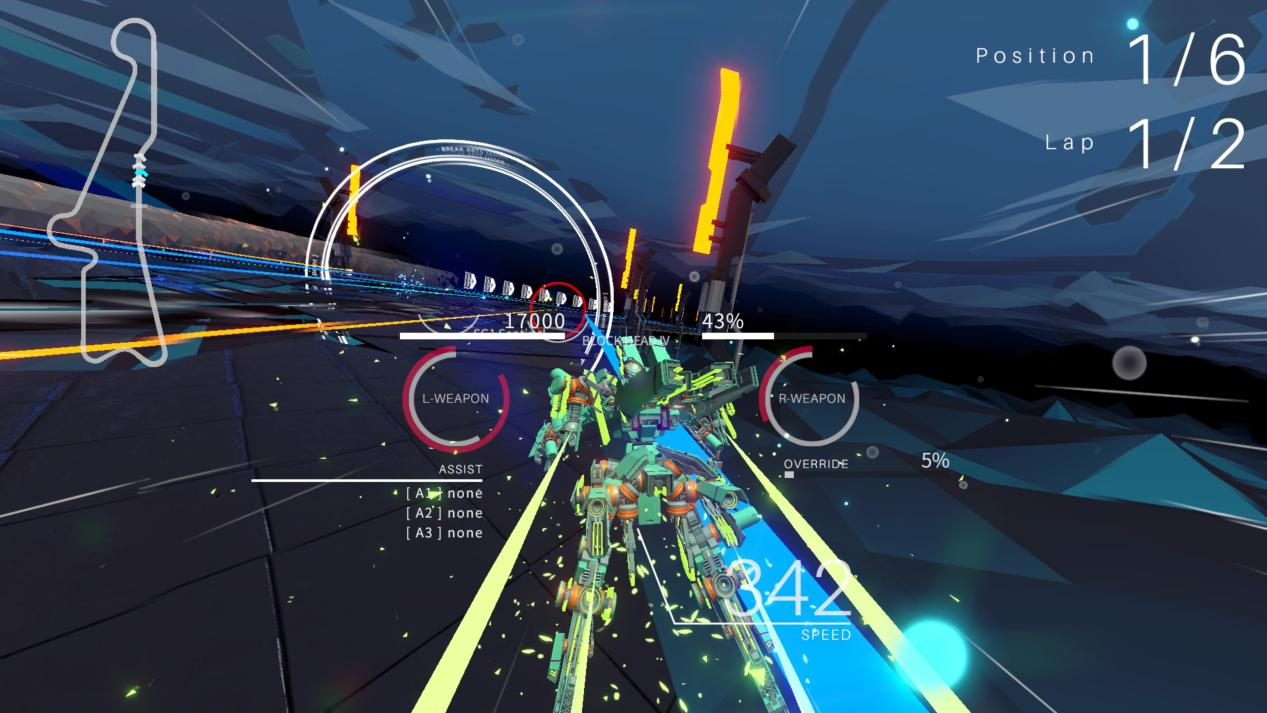Select the L-WEAPON circular gauge
This screenshot has width=1267, height=713.
click(456, 398)
